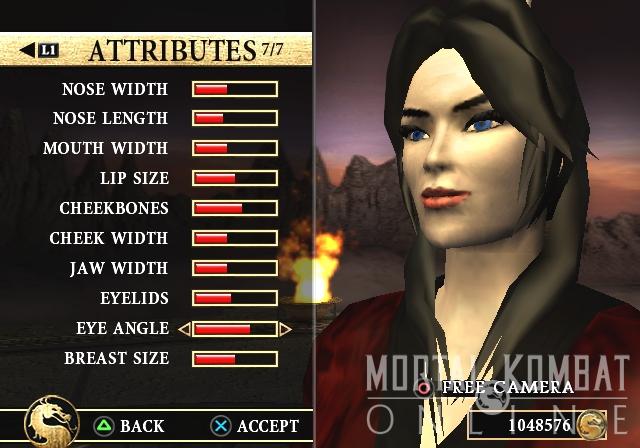Choose the Back option
This screenshot has height=448, width=640.
129,427
